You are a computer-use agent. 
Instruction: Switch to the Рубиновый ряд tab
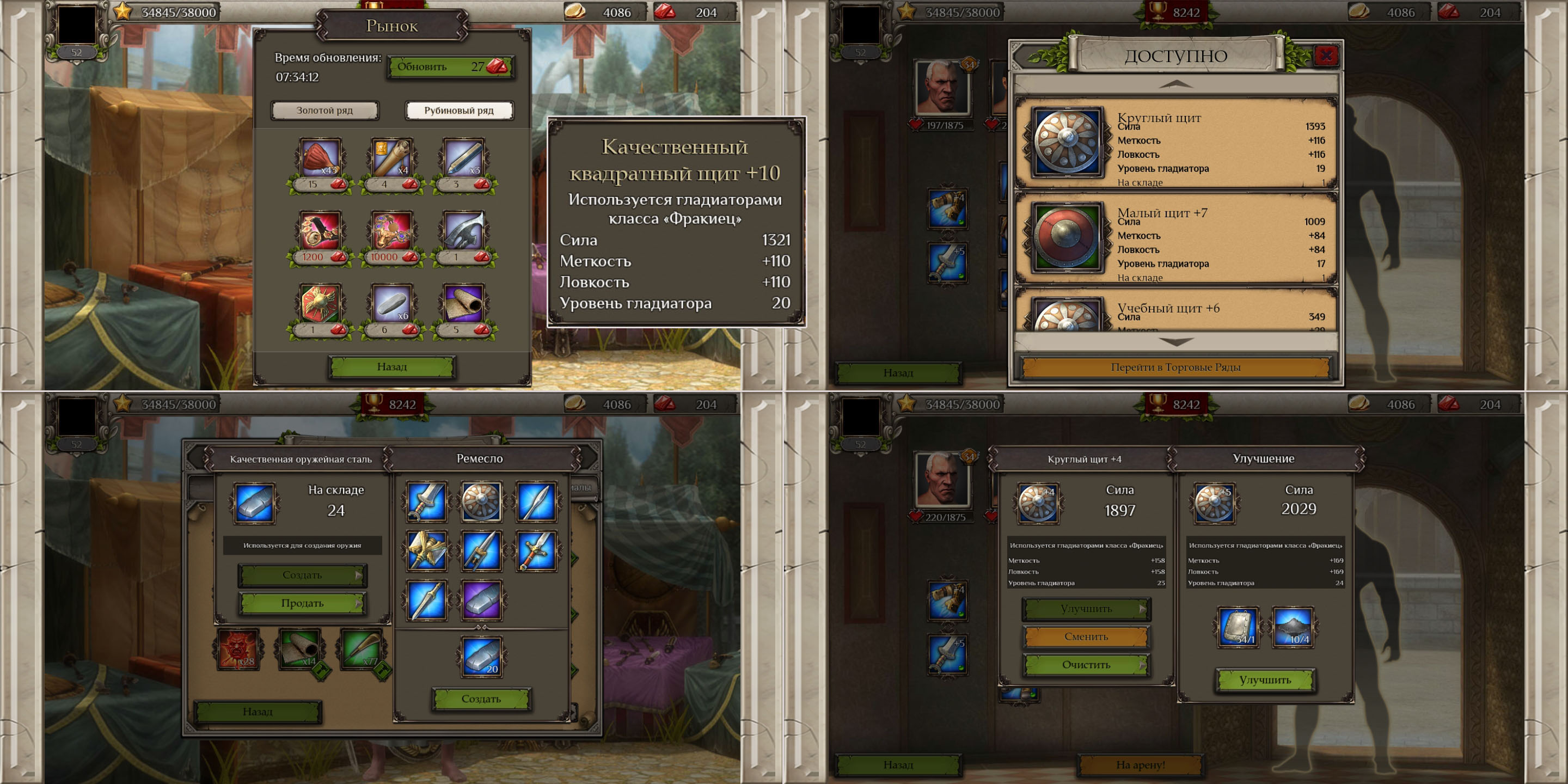(459, 110)
